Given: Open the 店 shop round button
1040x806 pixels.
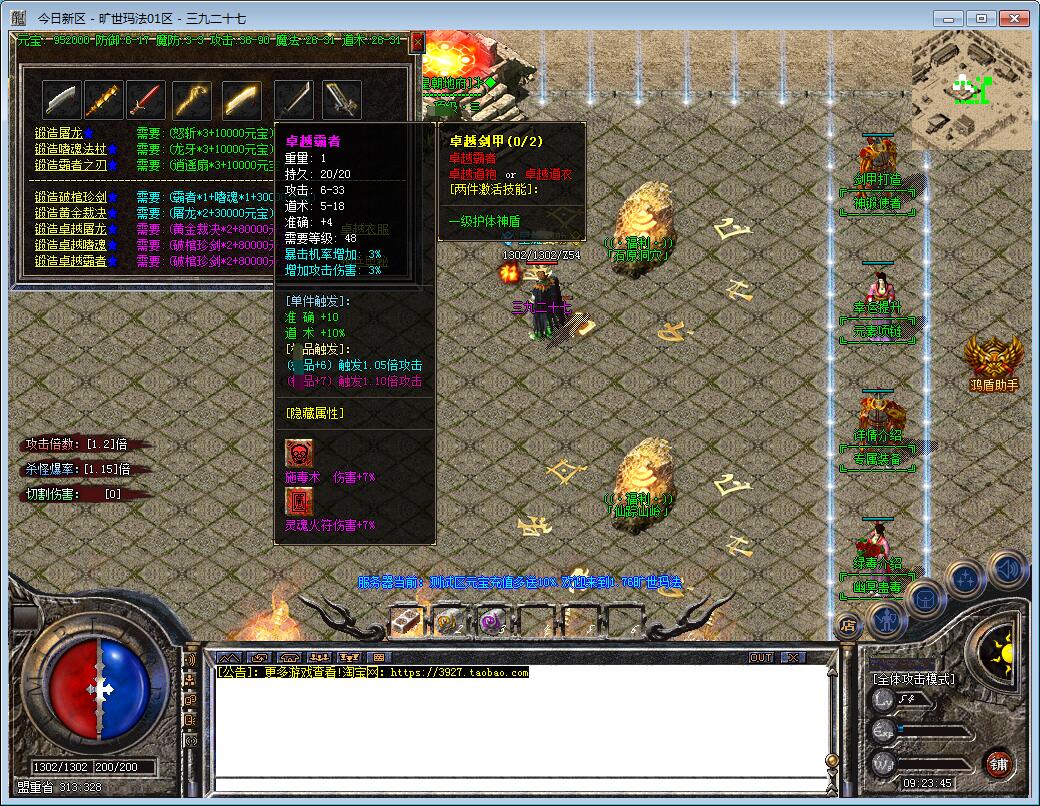Looking at the screenshot, I should [x=848, y=627].
